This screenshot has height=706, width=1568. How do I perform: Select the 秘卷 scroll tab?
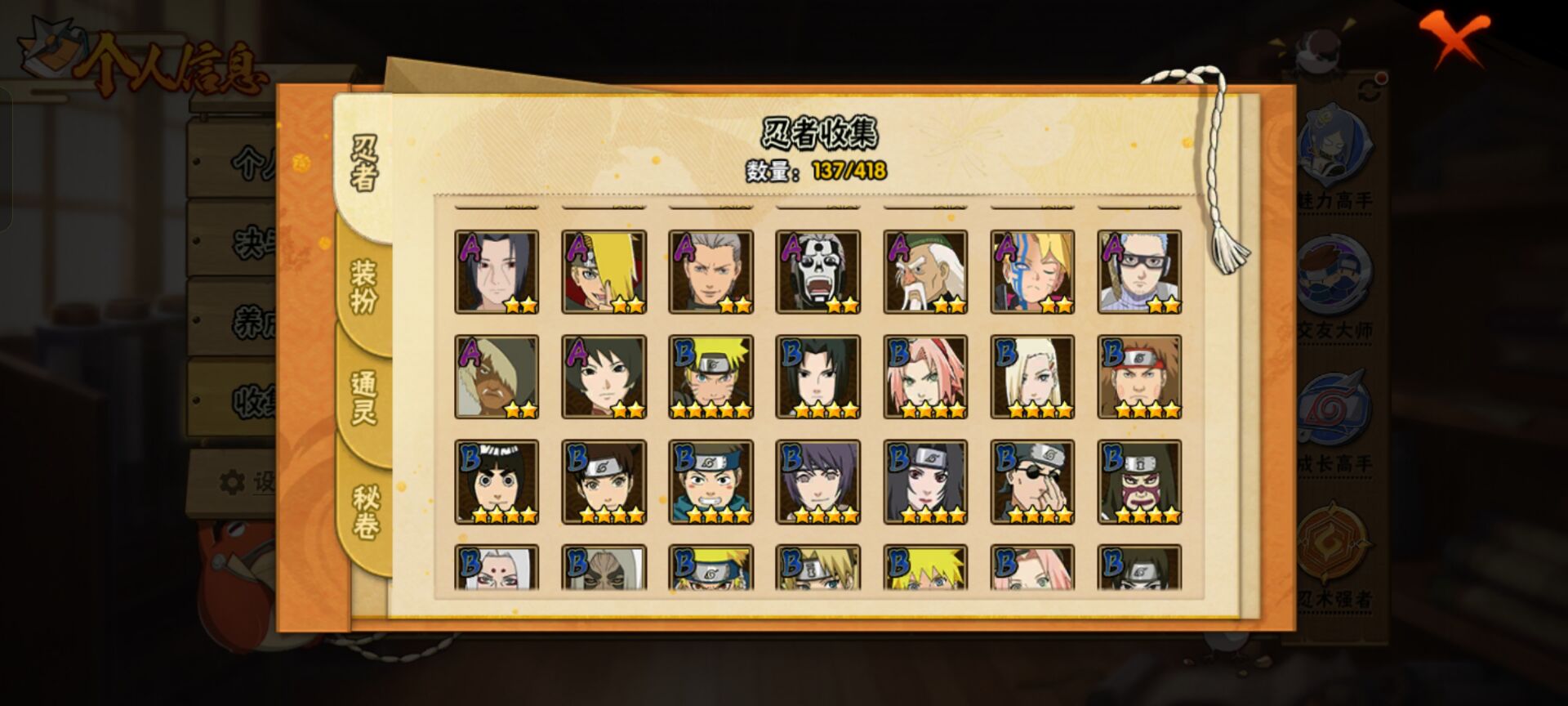click(365, 512)
